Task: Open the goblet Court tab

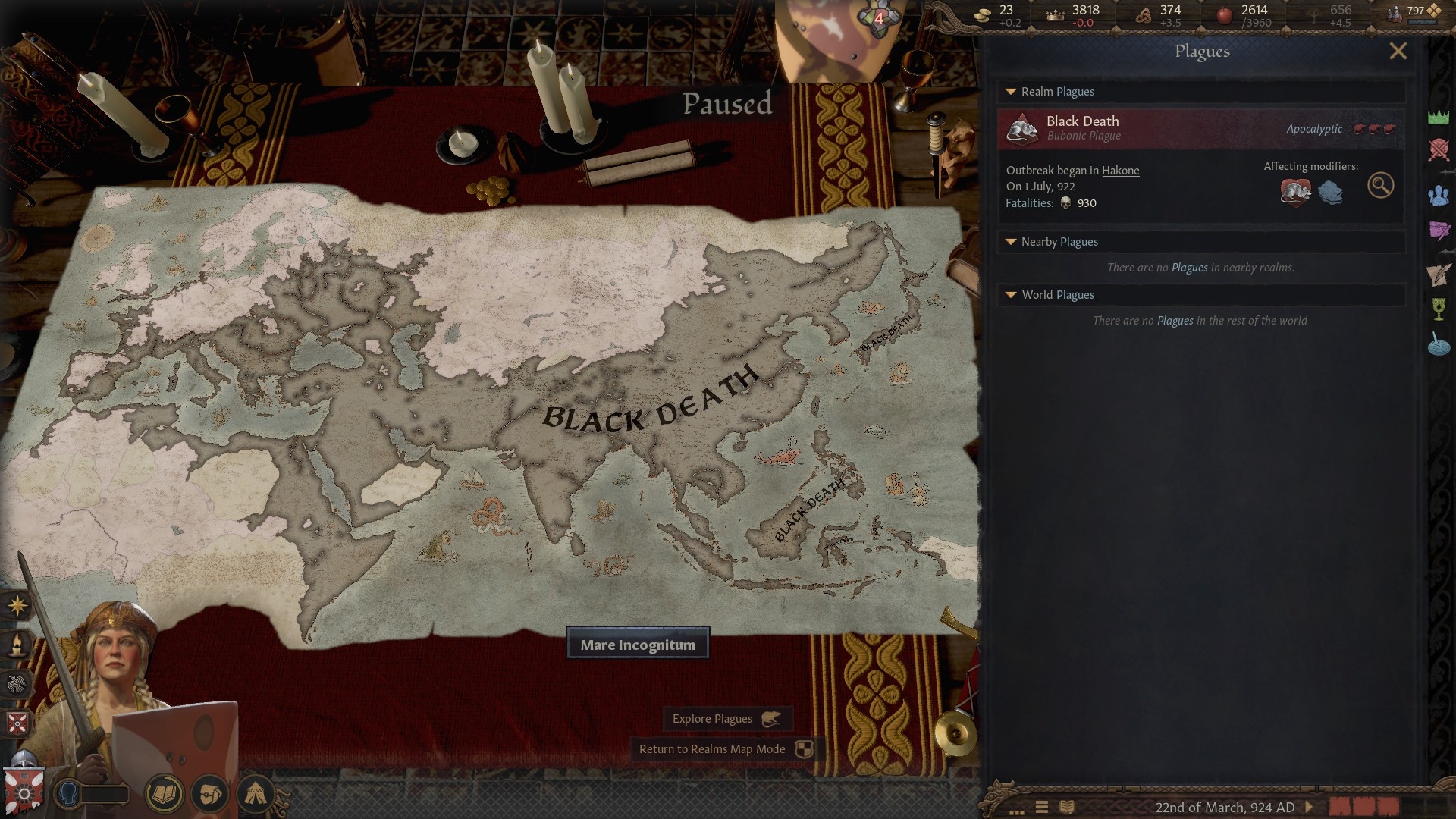Action: click(1439, 309)
